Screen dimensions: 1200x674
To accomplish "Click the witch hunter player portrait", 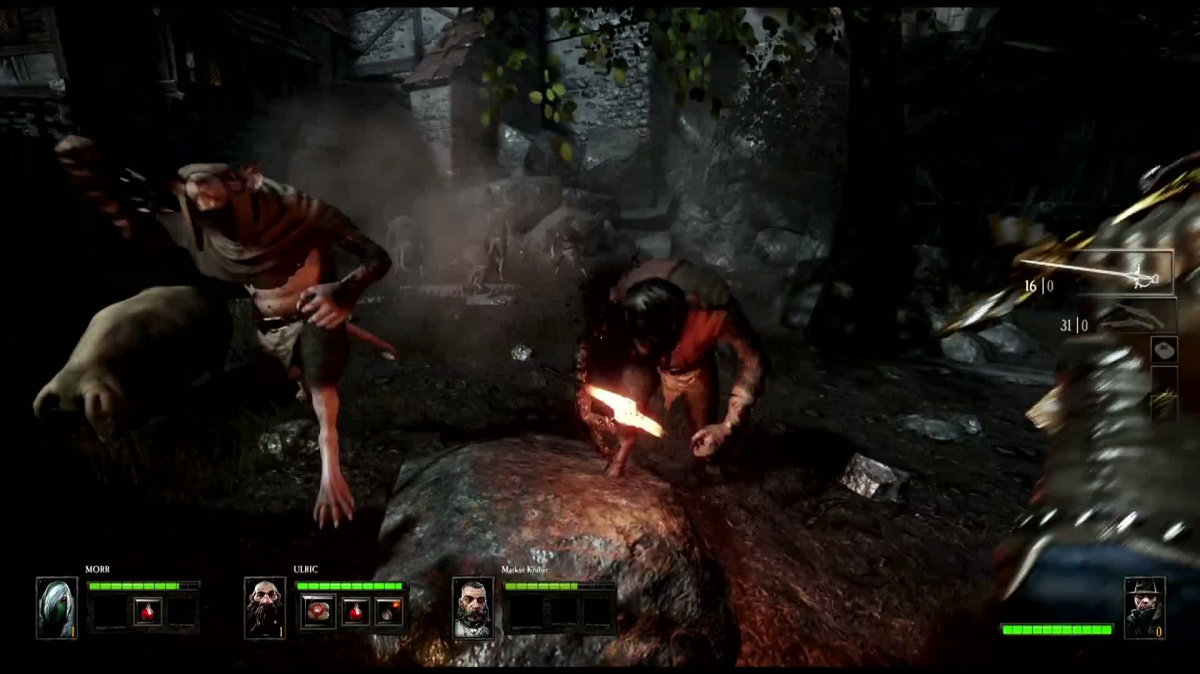I will 1144,606.
